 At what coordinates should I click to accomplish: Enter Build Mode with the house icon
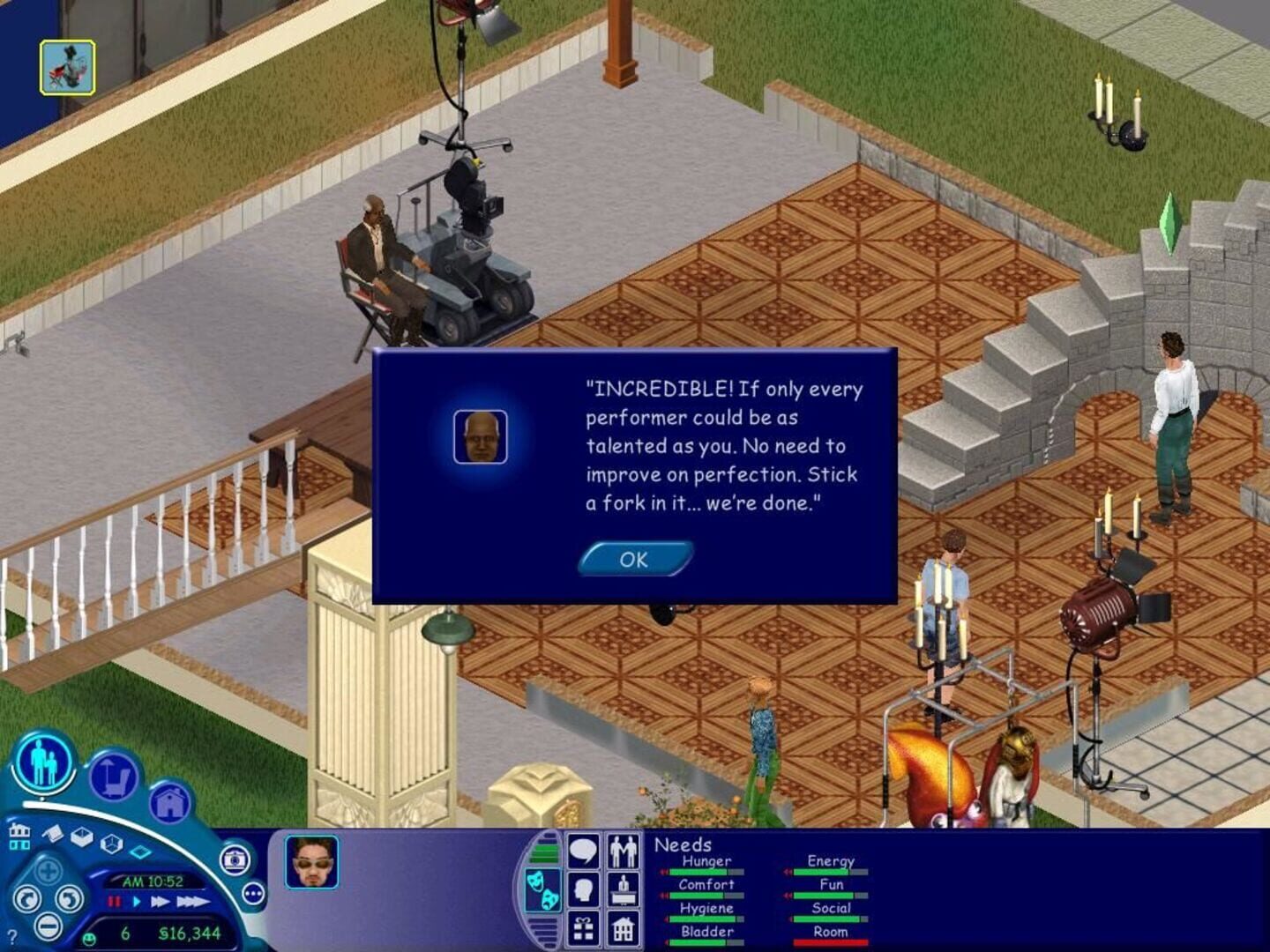coord(170,803)
